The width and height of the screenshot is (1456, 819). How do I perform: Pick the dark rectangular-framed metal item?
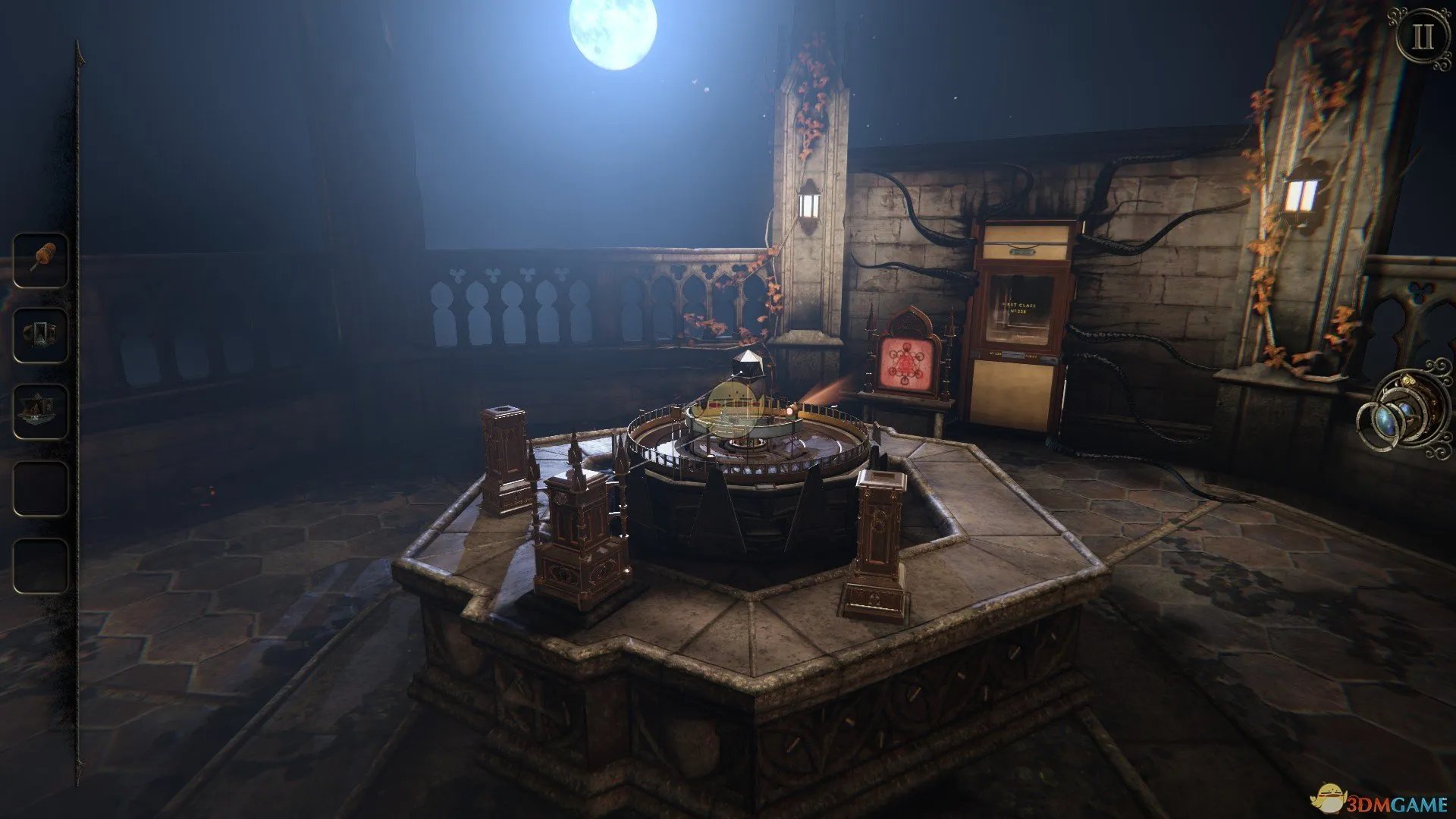point(41,334)
